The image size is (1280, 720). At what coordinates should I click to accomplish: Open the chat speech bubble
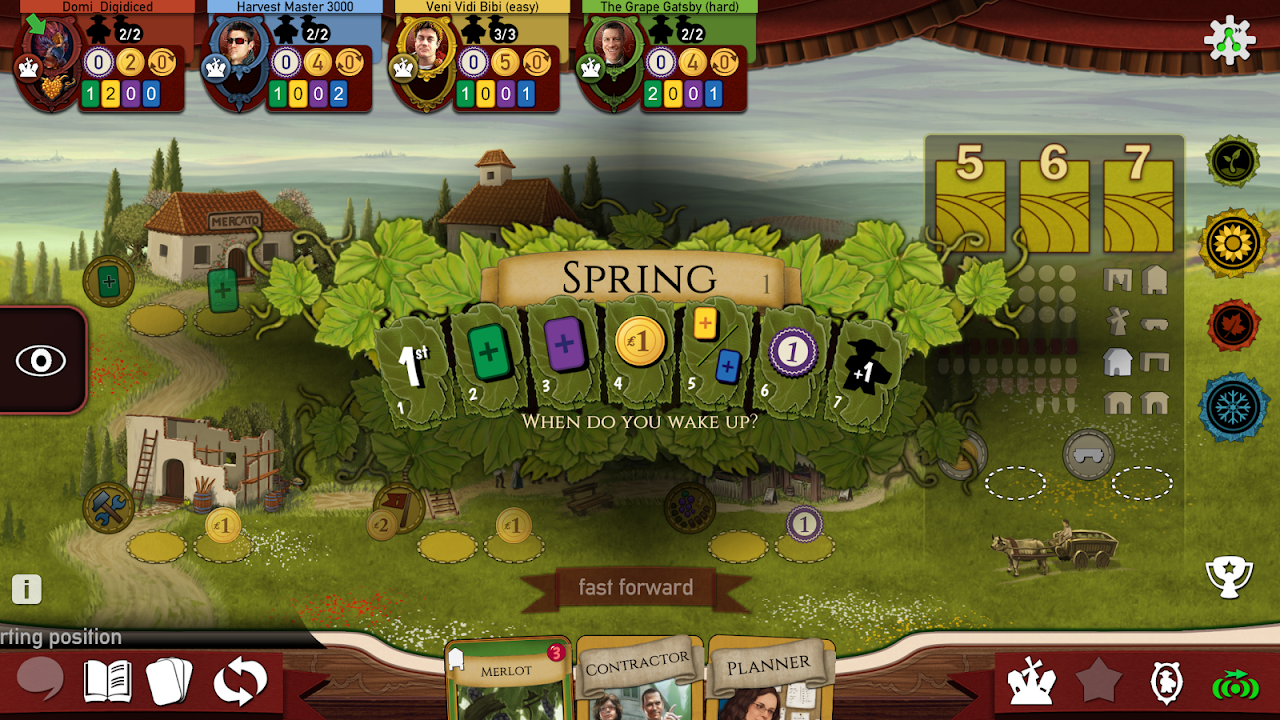[41, 682]
